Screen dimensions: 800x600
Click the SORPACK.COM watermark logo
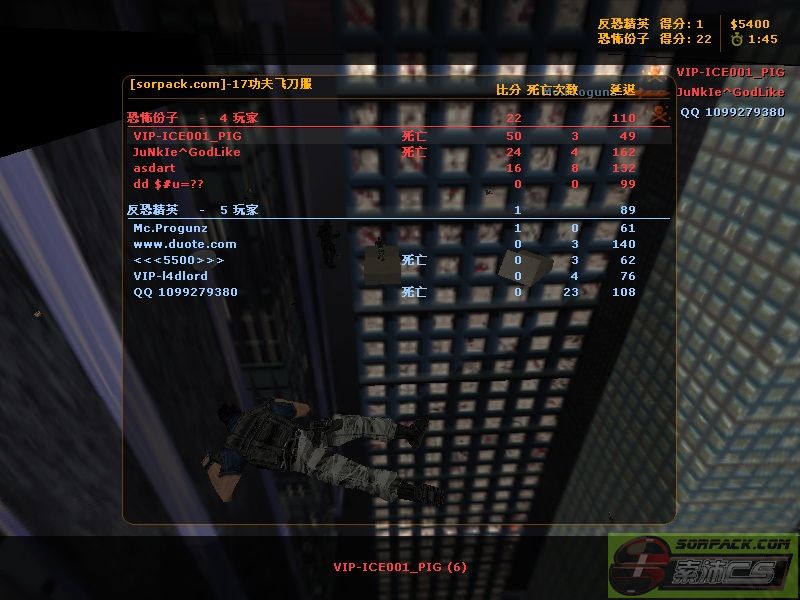703,566
